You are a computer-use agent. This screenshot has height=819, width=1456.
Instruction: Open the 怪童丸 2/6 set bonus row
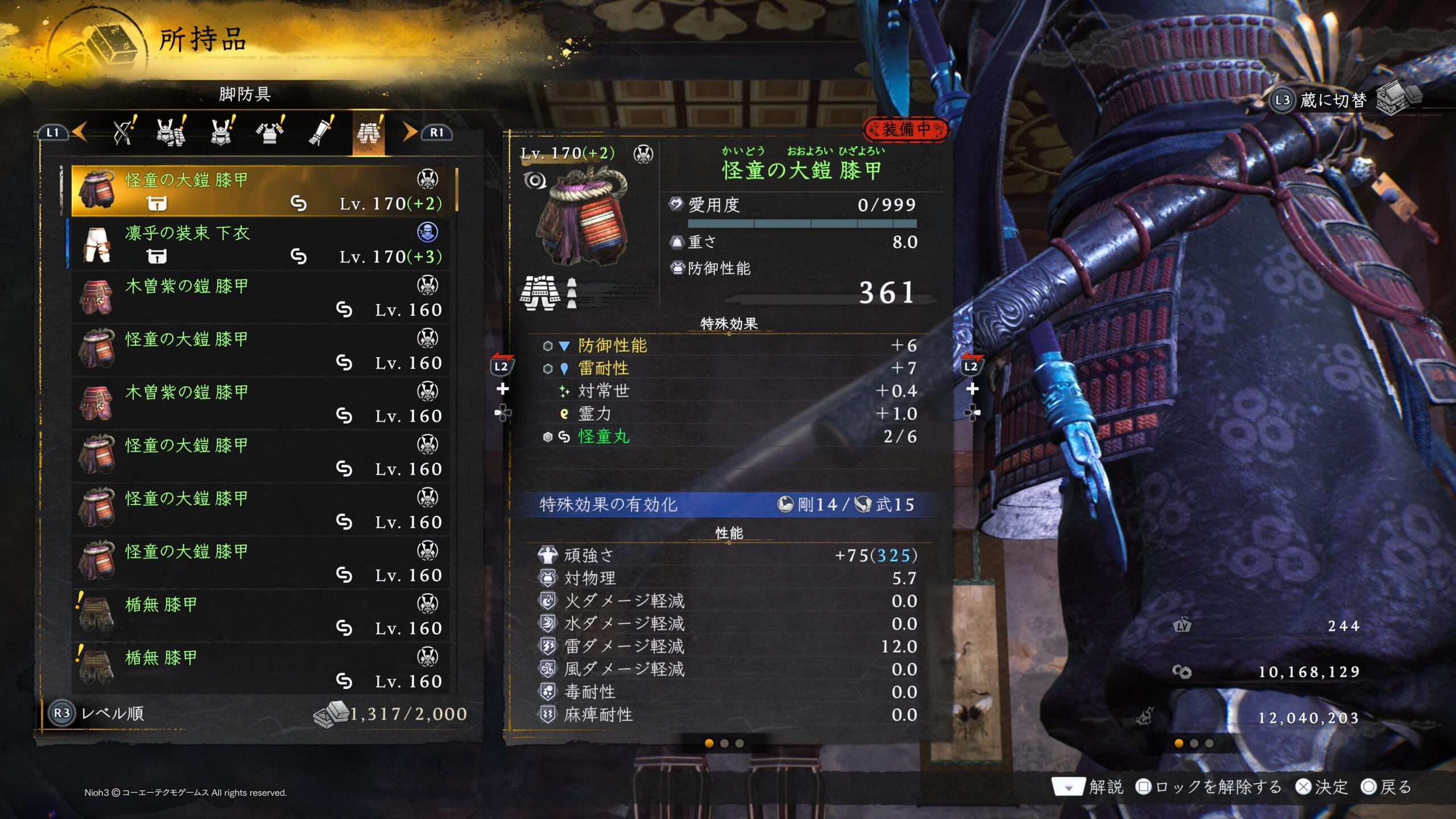(729, 436)
